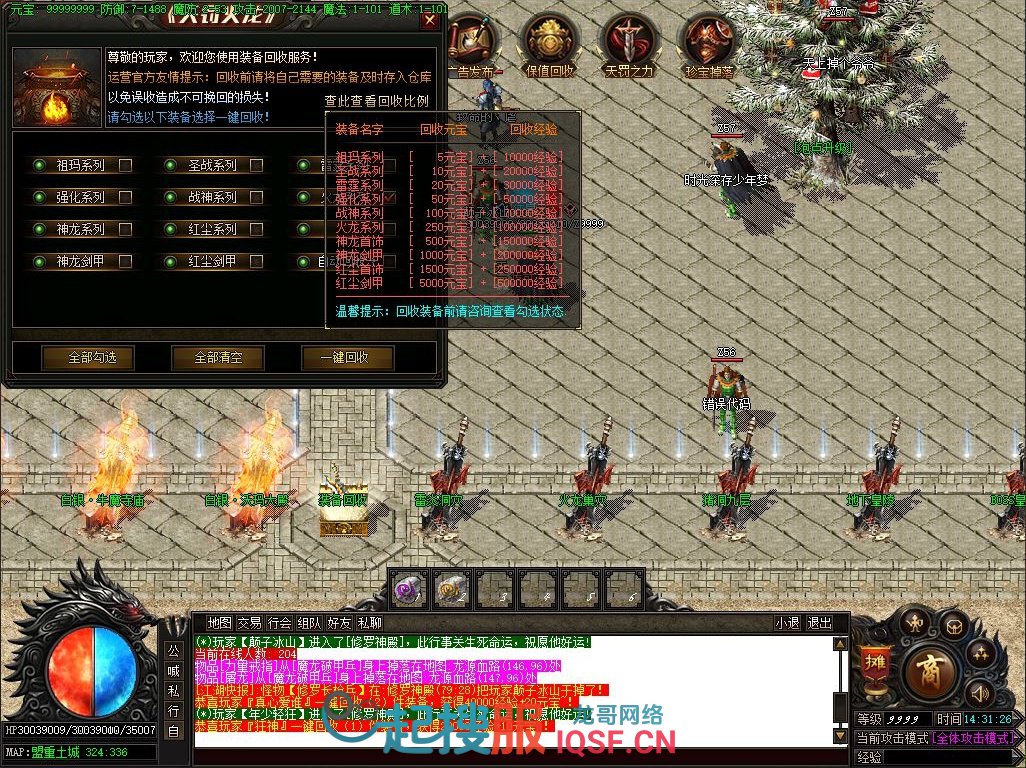
Task: Click the 退出 button
Action: 819,623
